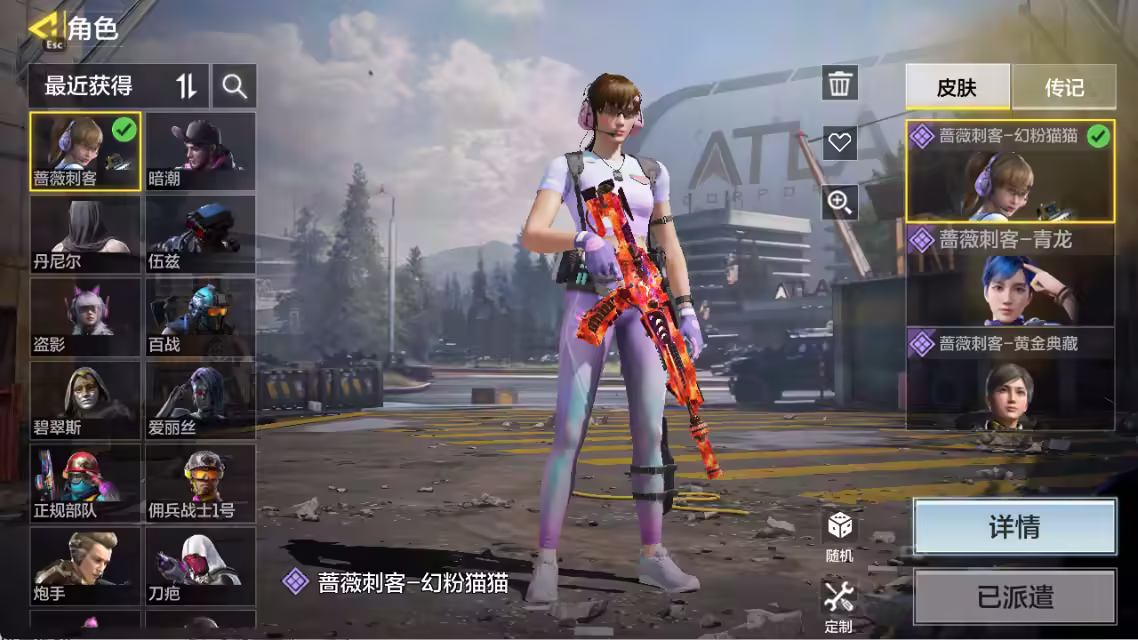Choose the 百战 character tile

coord(200,318)
